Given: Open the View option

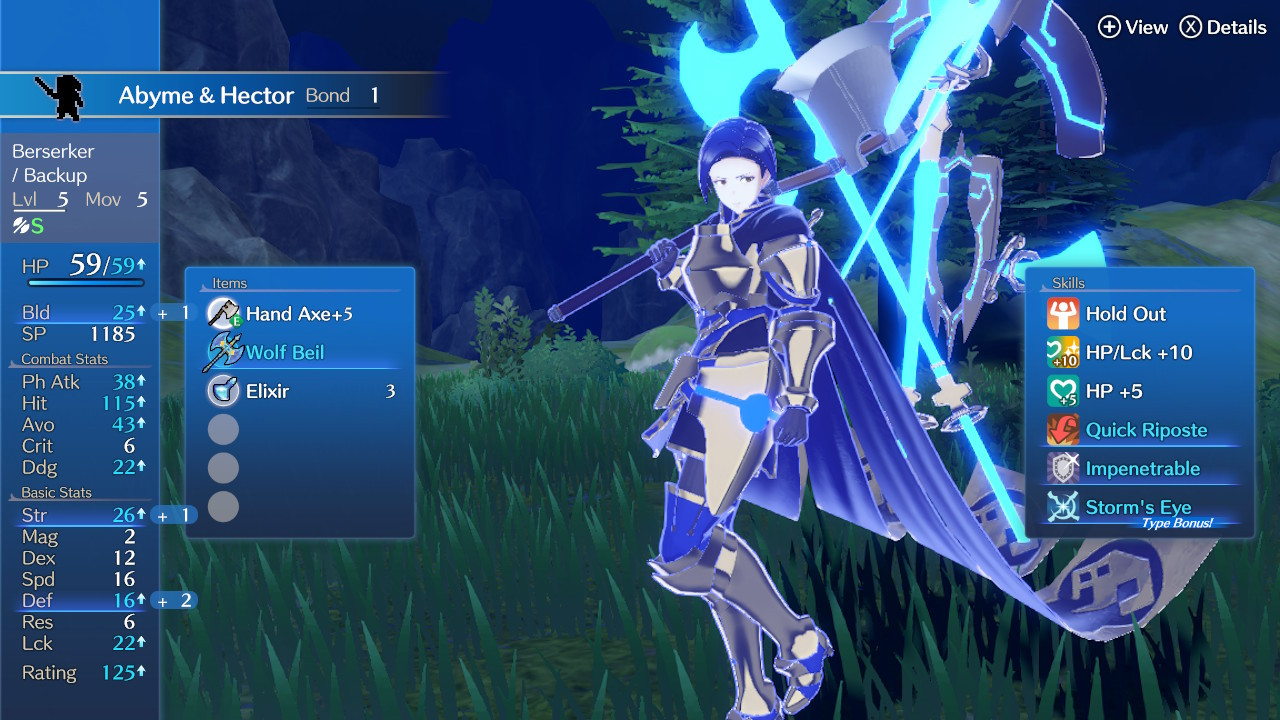Looking at the screenshot, I should 1135,27.
